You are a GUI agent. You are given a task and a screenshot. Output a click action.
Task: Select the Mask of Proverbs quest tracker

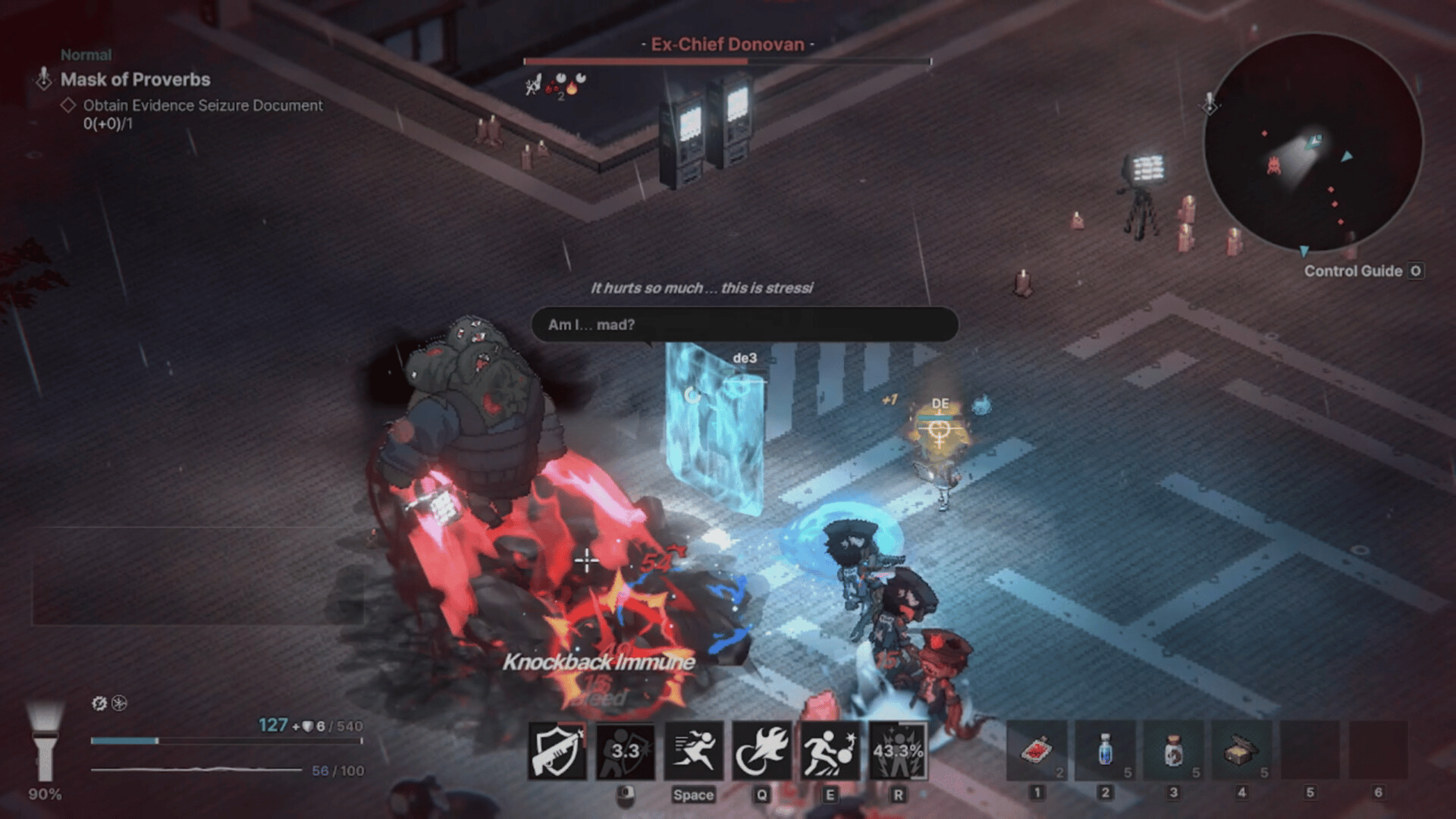(x=135, y=80)
